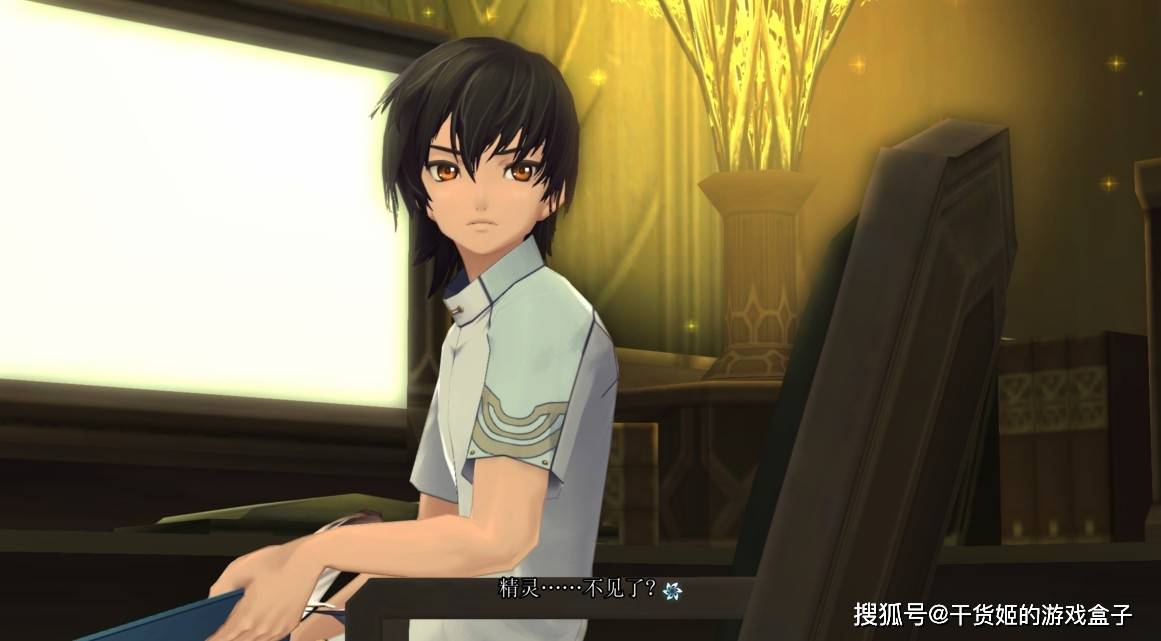Viewport: 1161px width, 641px height.
Task: Click the flower icon to continue the dialogue
Action: click(x=671, y=590)
